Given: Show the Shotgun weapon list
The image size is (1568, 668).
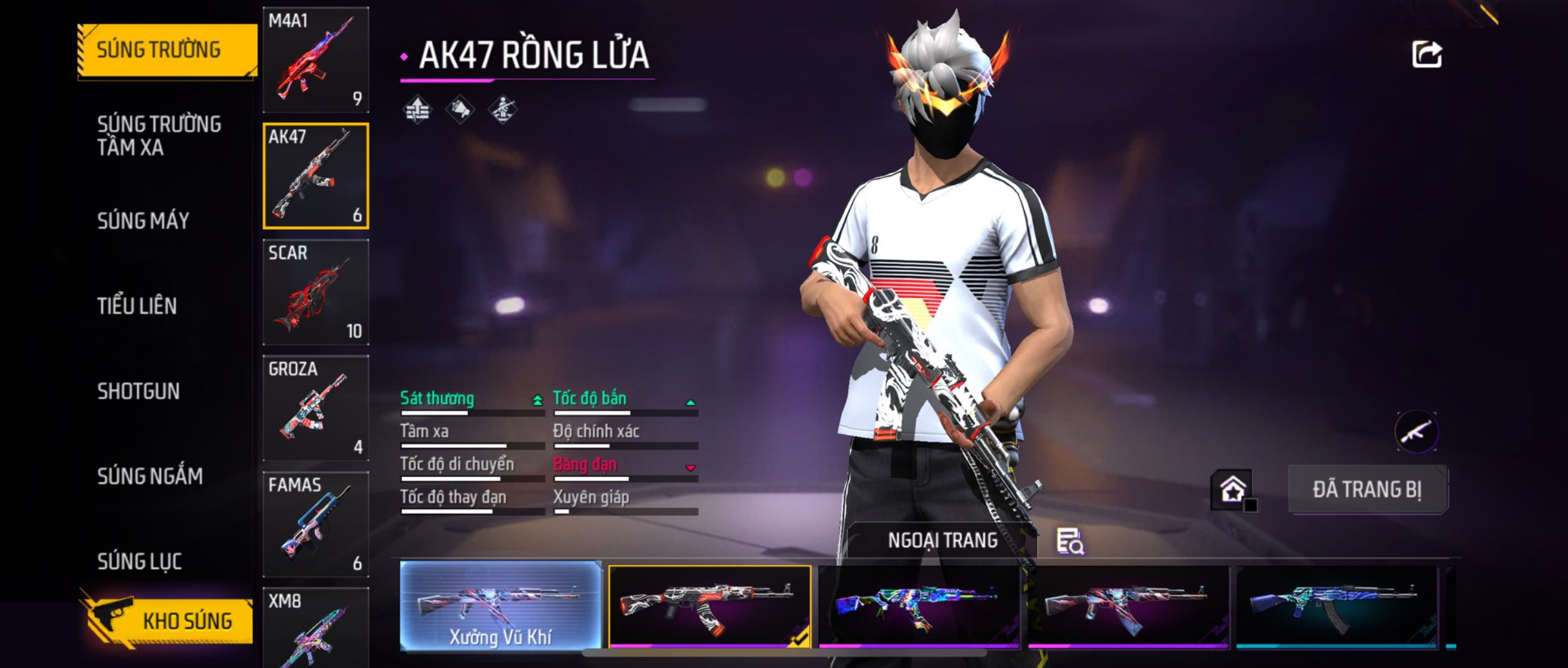Looking at the screenshot, I should [138, 391].
